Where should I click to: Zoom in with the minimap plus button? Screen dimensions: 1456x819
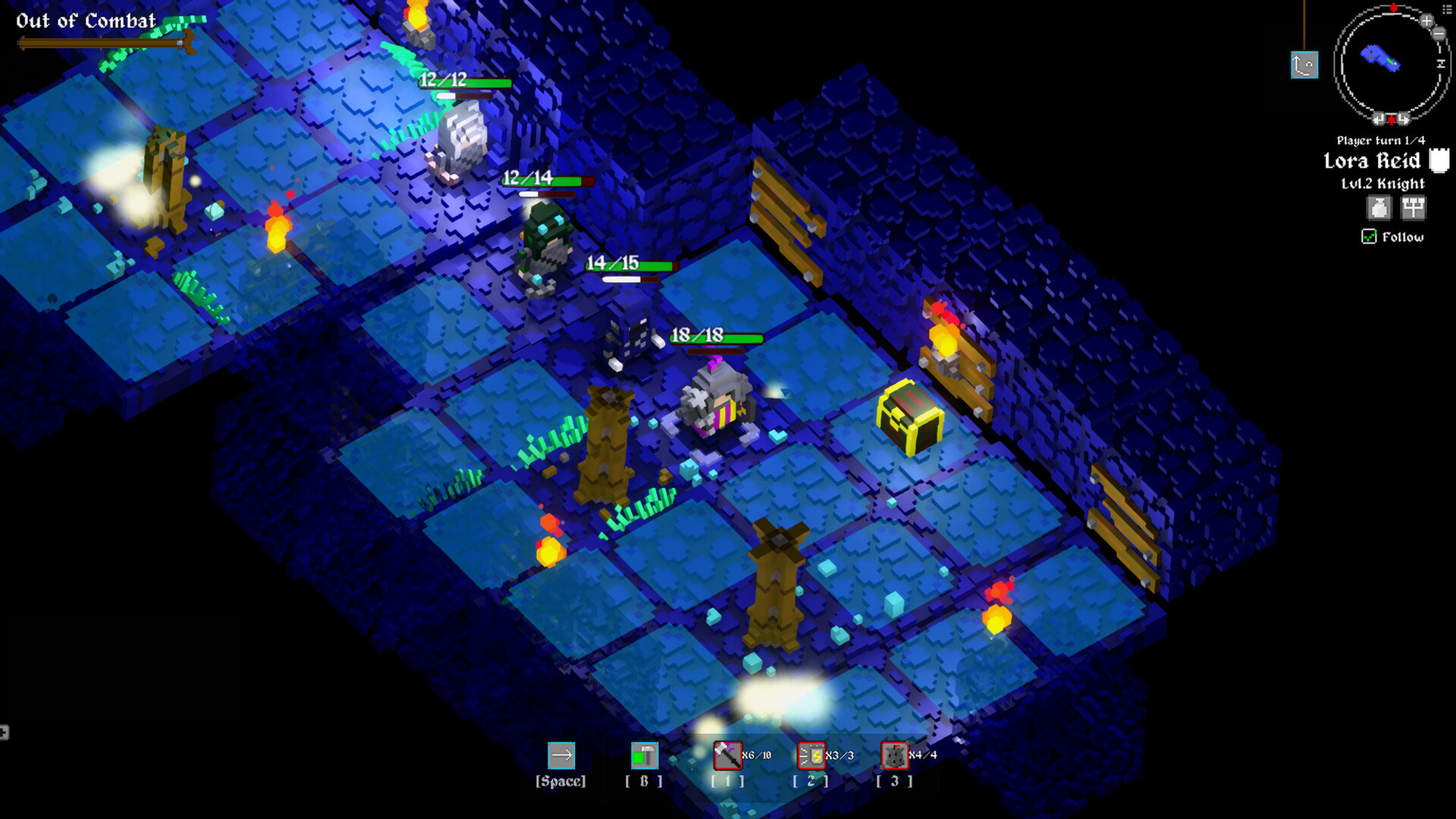click(1426, 20)
